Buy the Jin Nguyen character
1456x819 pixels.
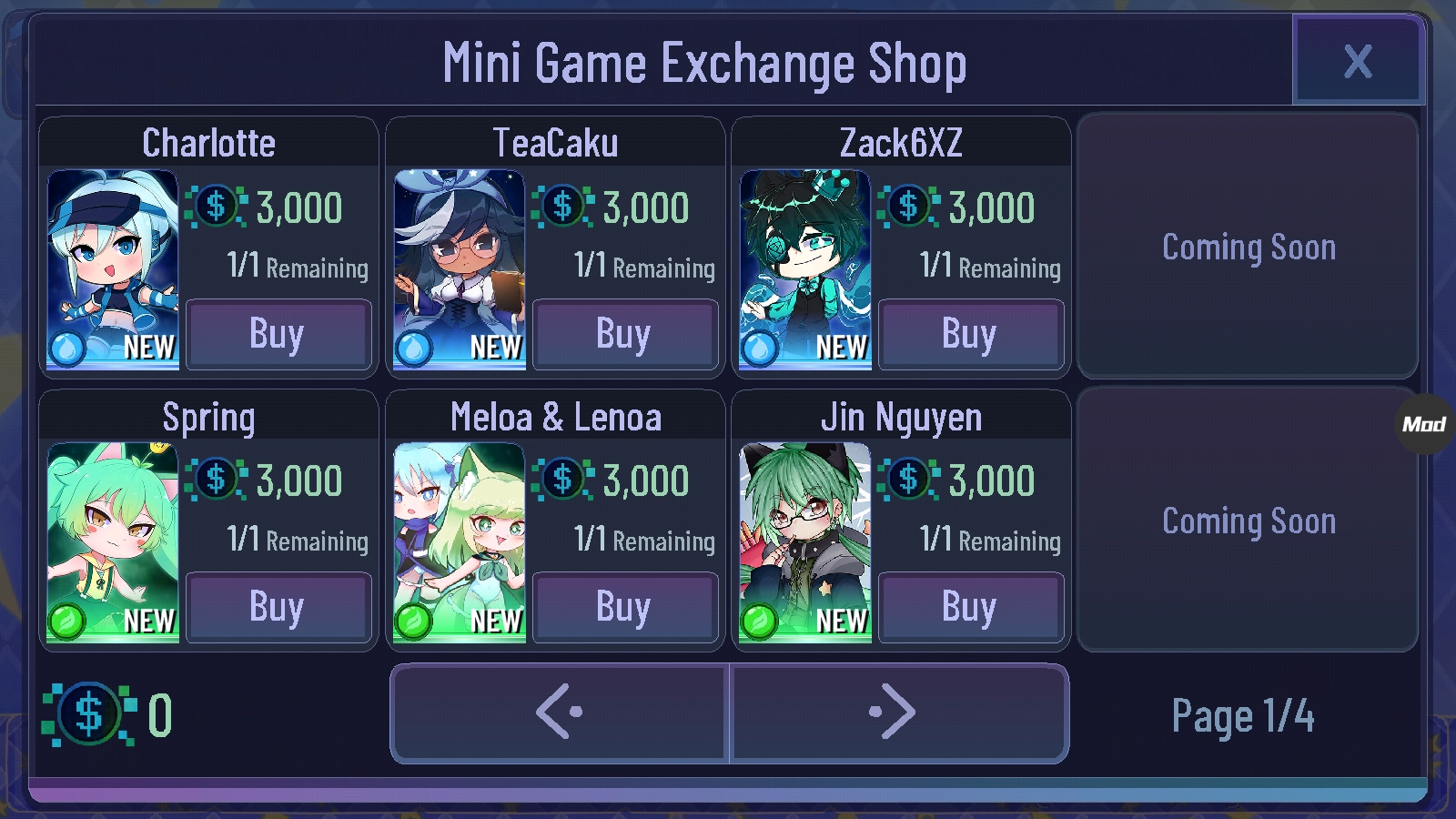(x=970, y=607)
